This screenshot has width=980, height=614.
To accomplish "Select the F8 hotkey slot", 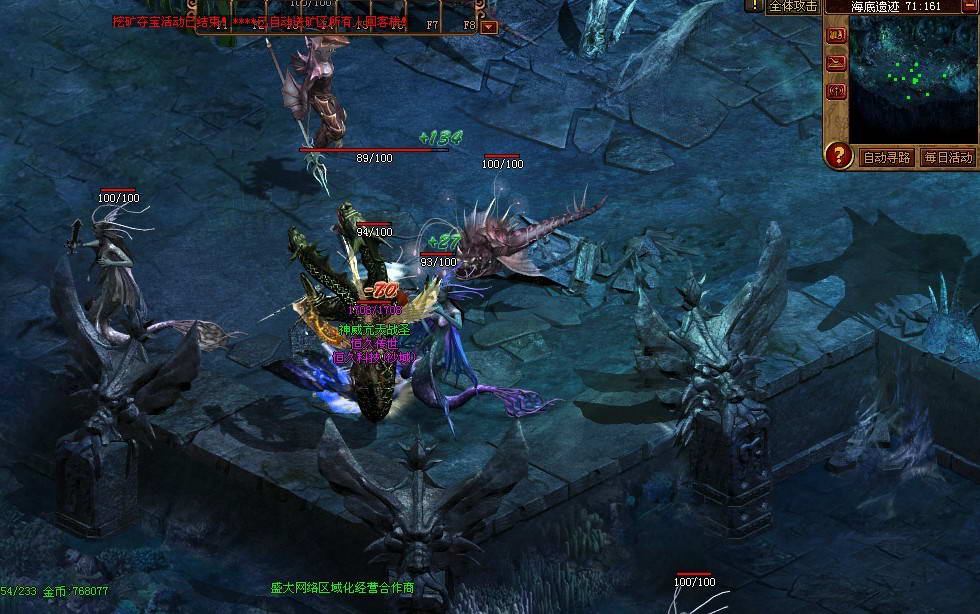I will pos(469,24).
